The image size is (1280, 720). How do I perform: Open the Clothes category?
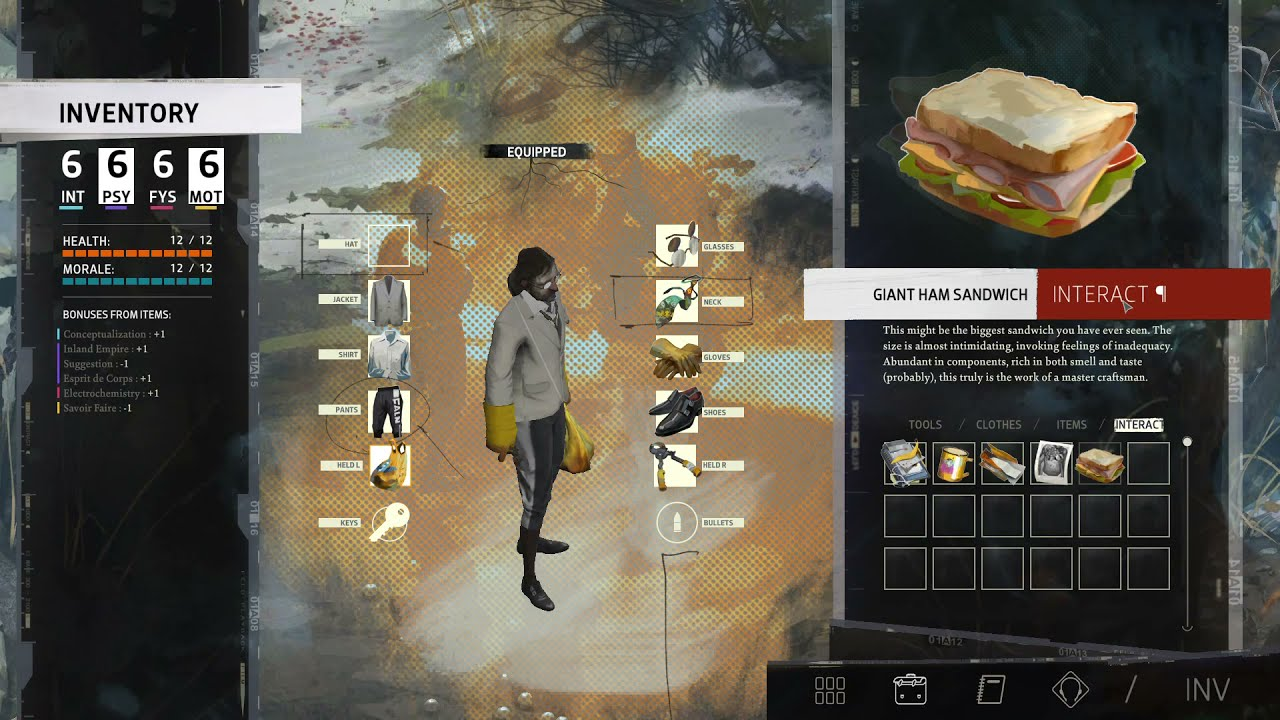(x=998, y=425)
